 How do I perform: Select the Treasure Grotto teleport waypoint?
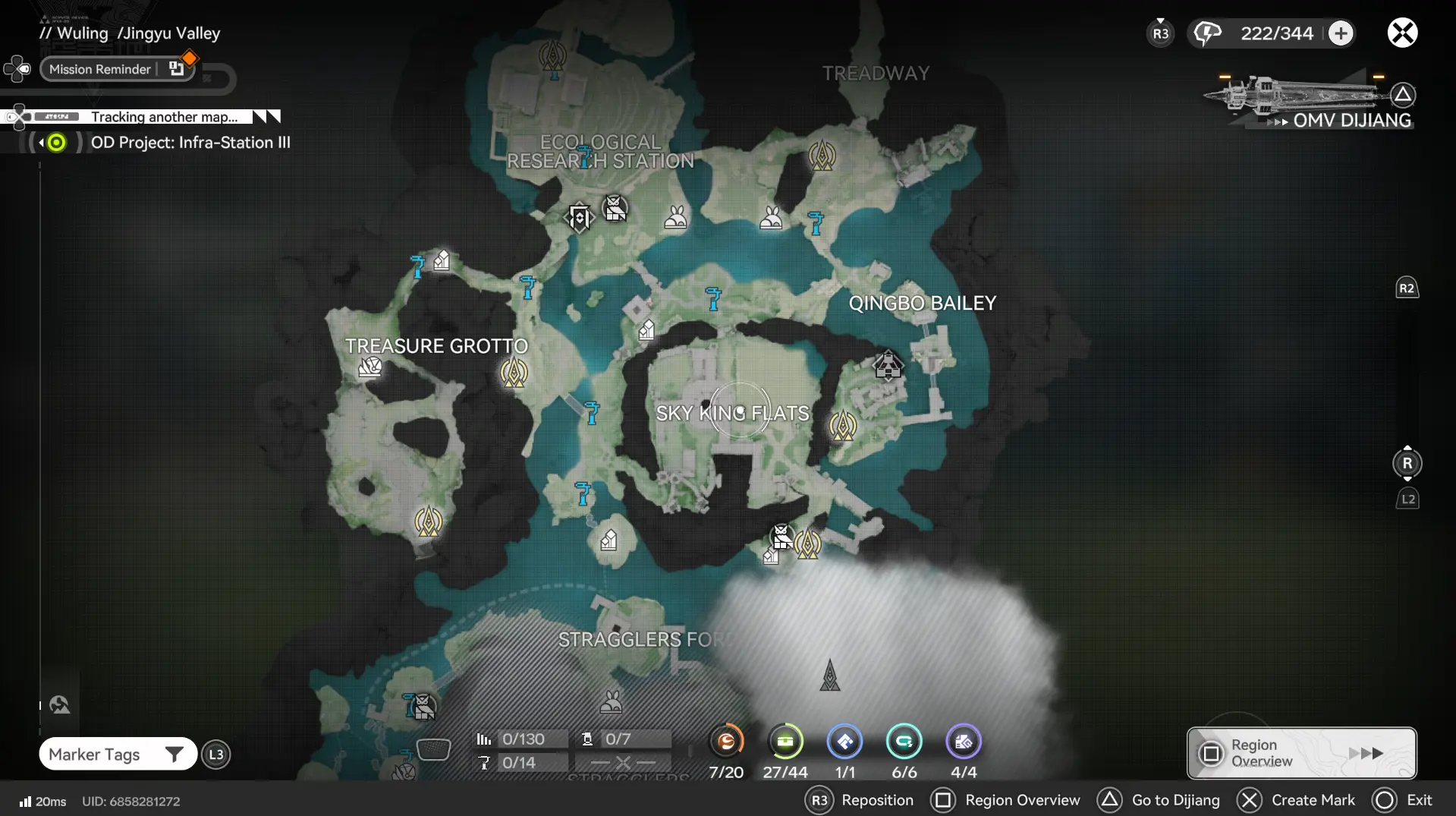(x=514, y=373)
